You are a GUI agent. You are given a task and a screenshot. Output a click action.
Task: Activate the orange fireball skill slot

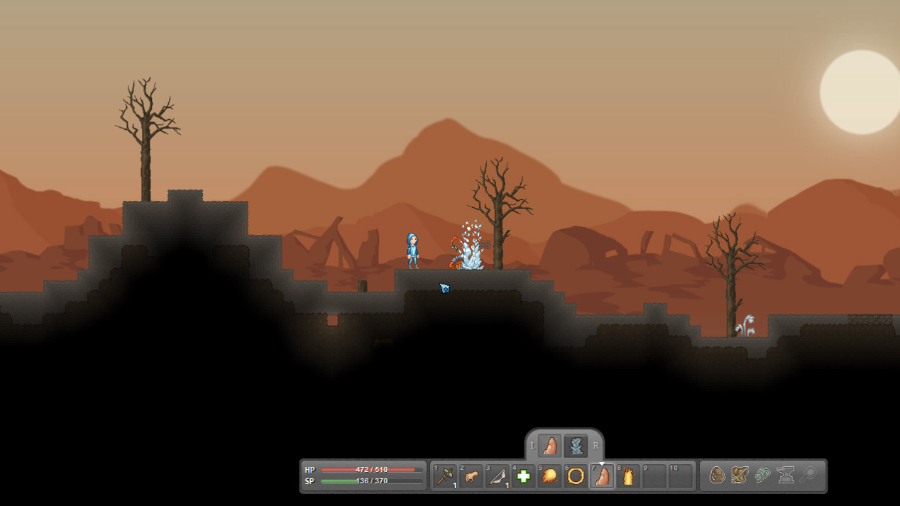(549, 476)
